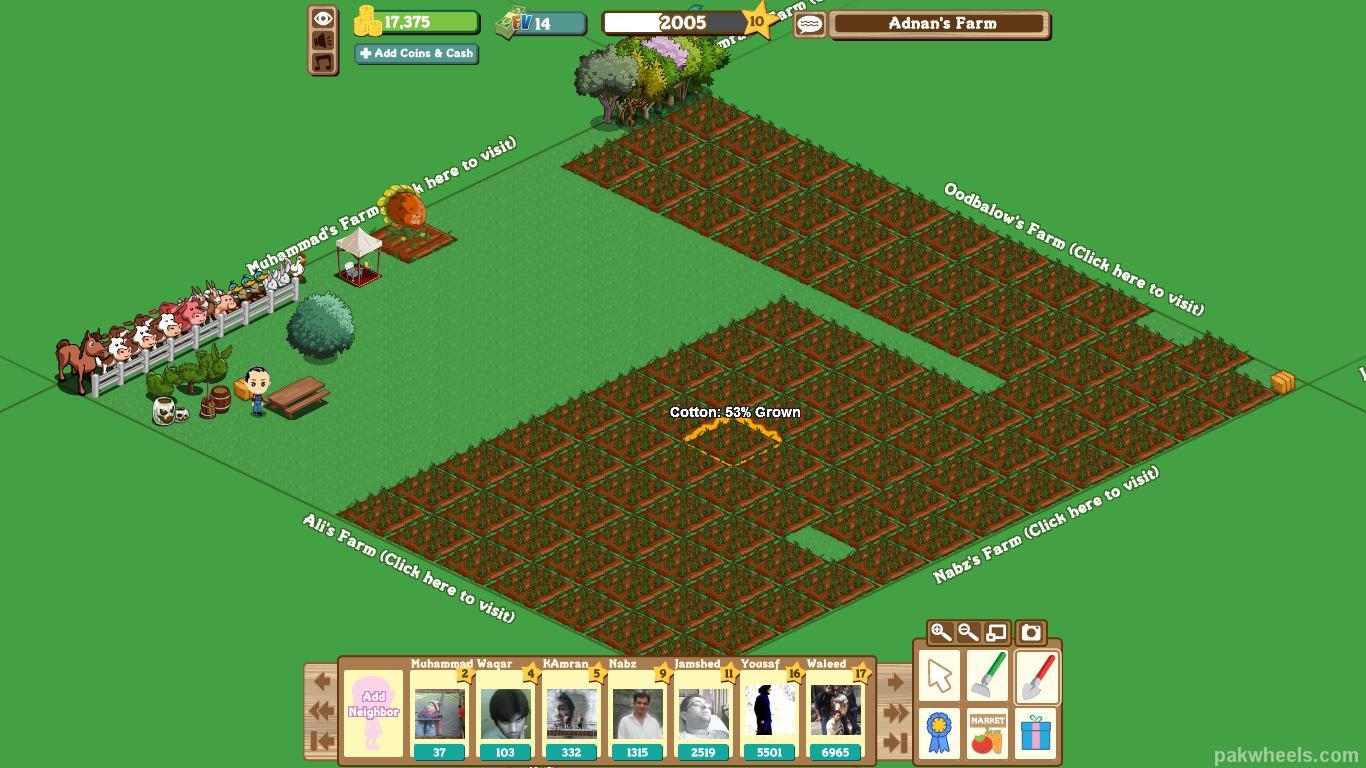The width and height of the screenshot is (1366, 768).
Task: Choose the green-handled plow tool
Action: point(987,676)
